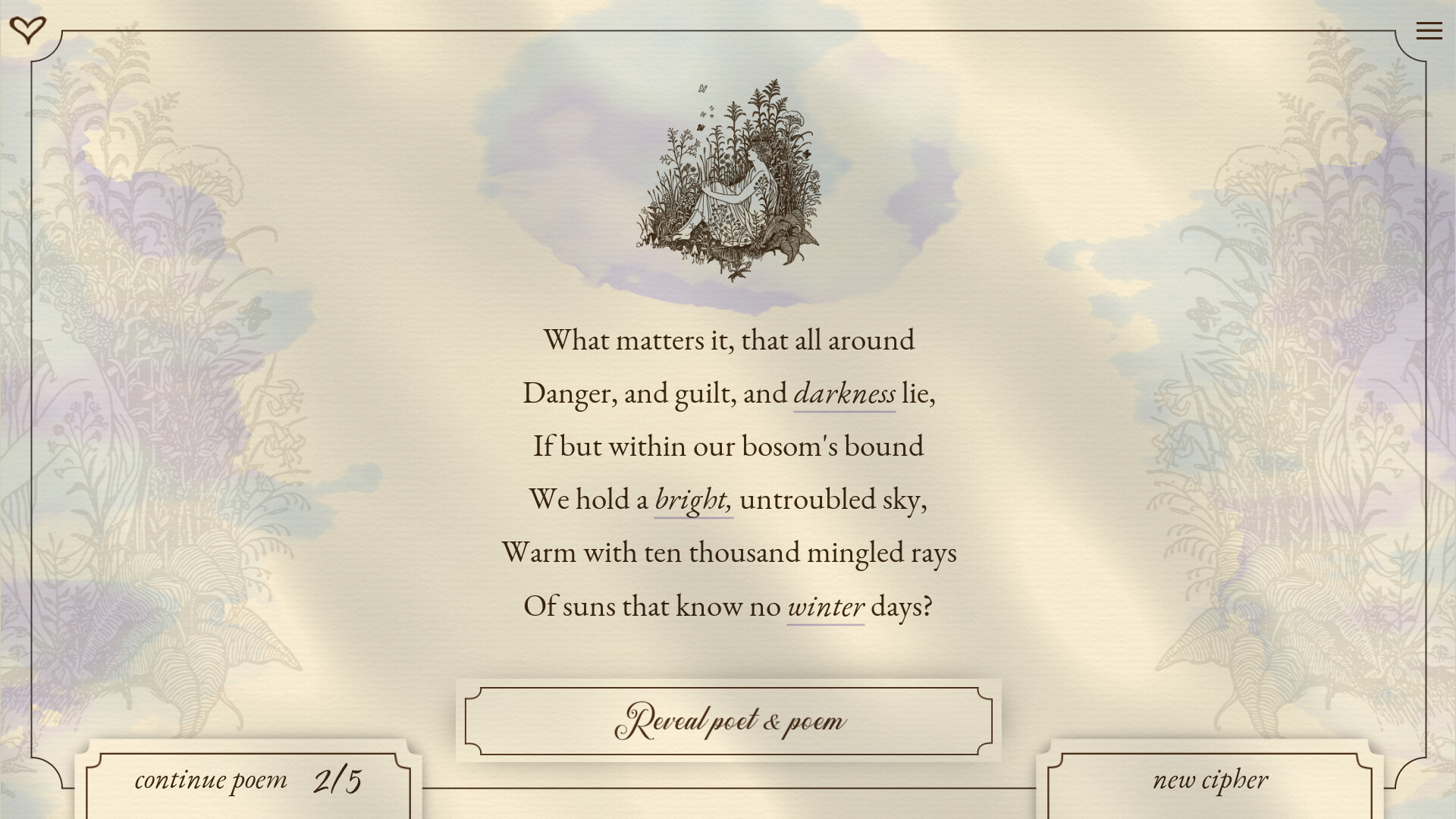Select the underlined word 'winter'
The width and height of the screenshot is (1456, 819).
point(825,605)
